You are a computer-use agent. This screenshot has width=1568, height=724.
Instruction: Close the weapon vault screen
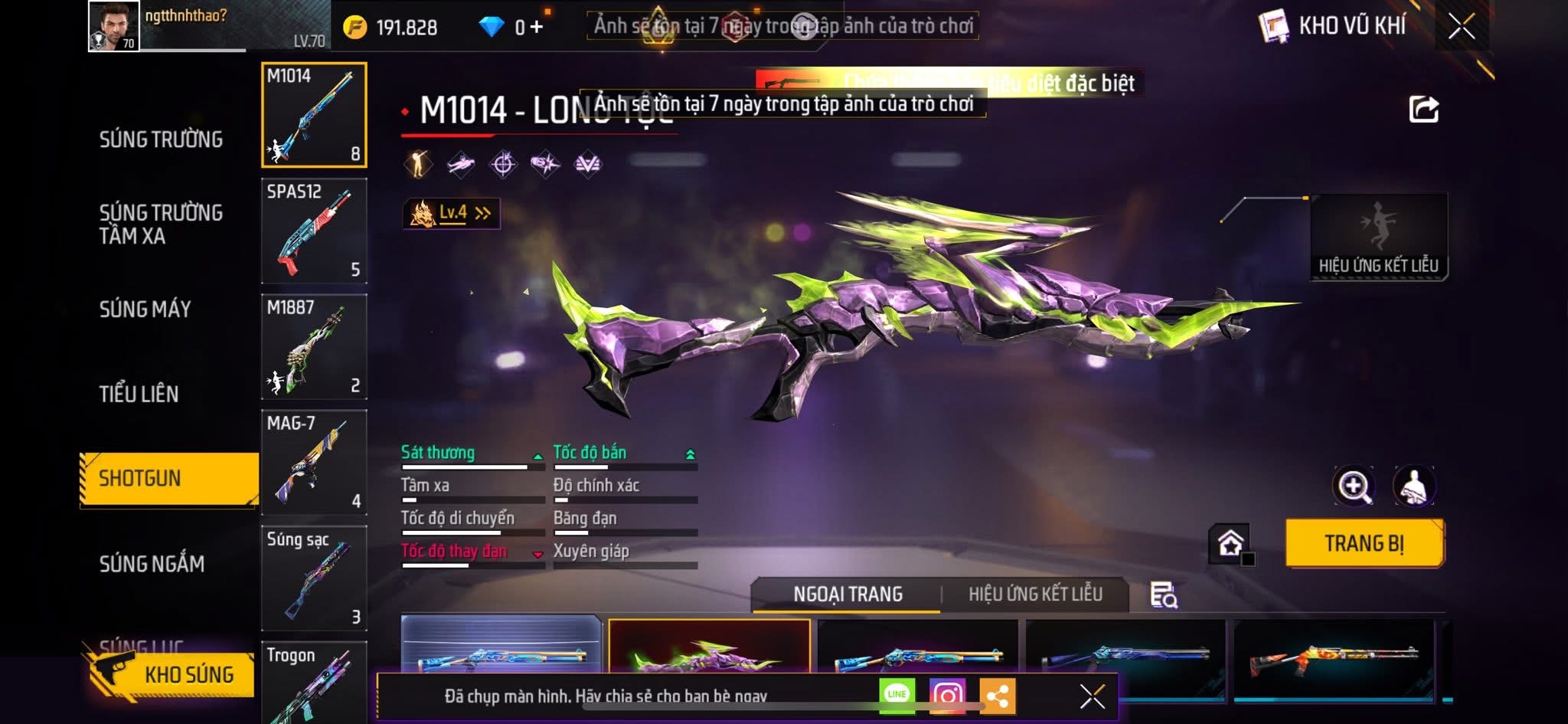point(1461,27)
